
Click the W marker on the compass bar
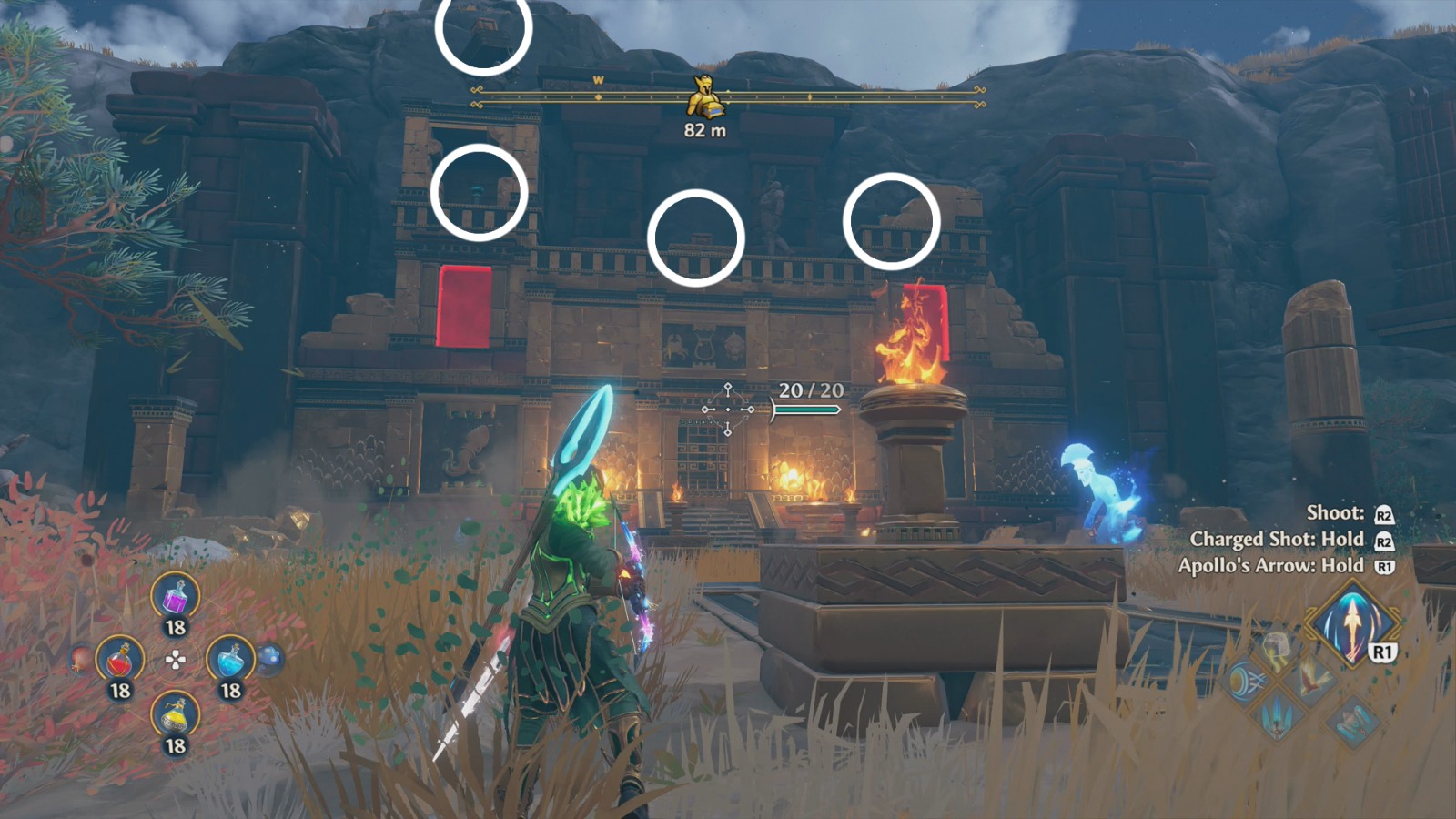tap(599, 80)
